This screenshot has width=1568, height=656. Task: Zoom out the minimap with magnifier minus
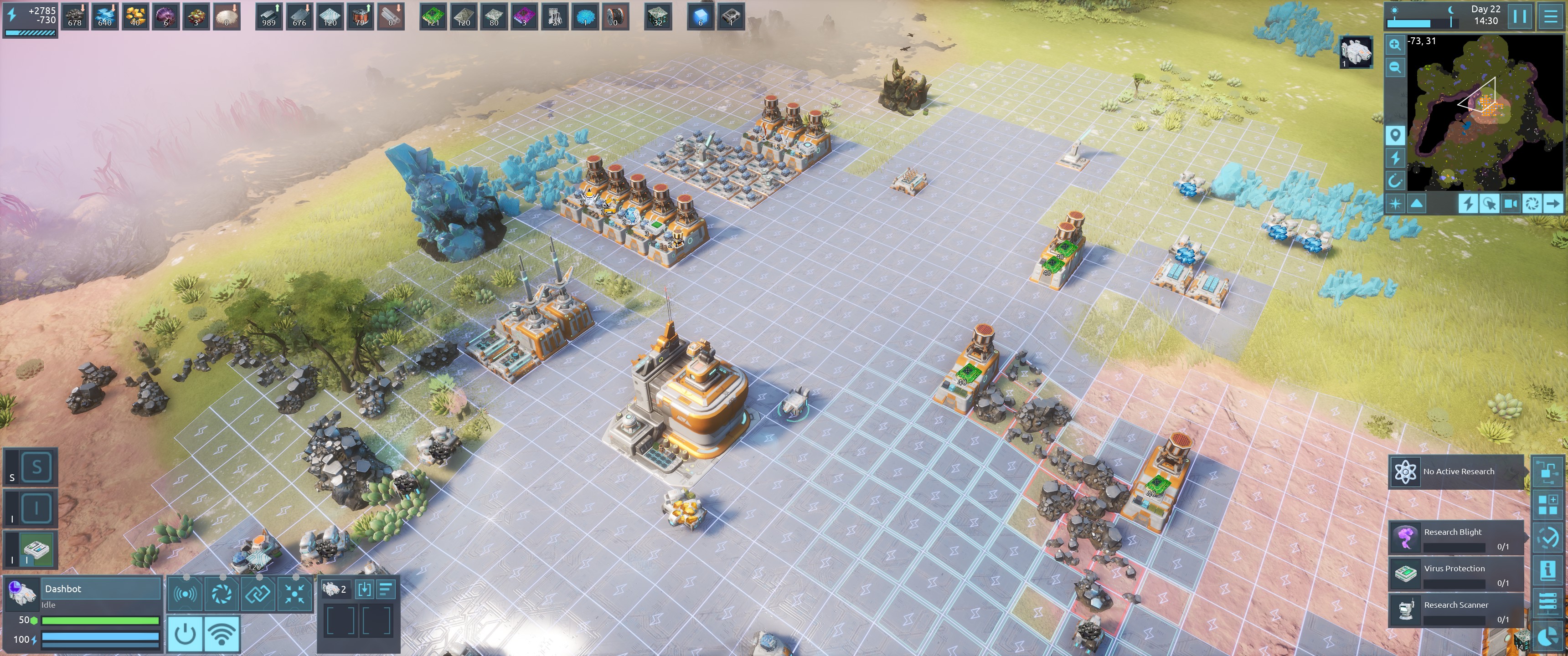coord(1395,67)
